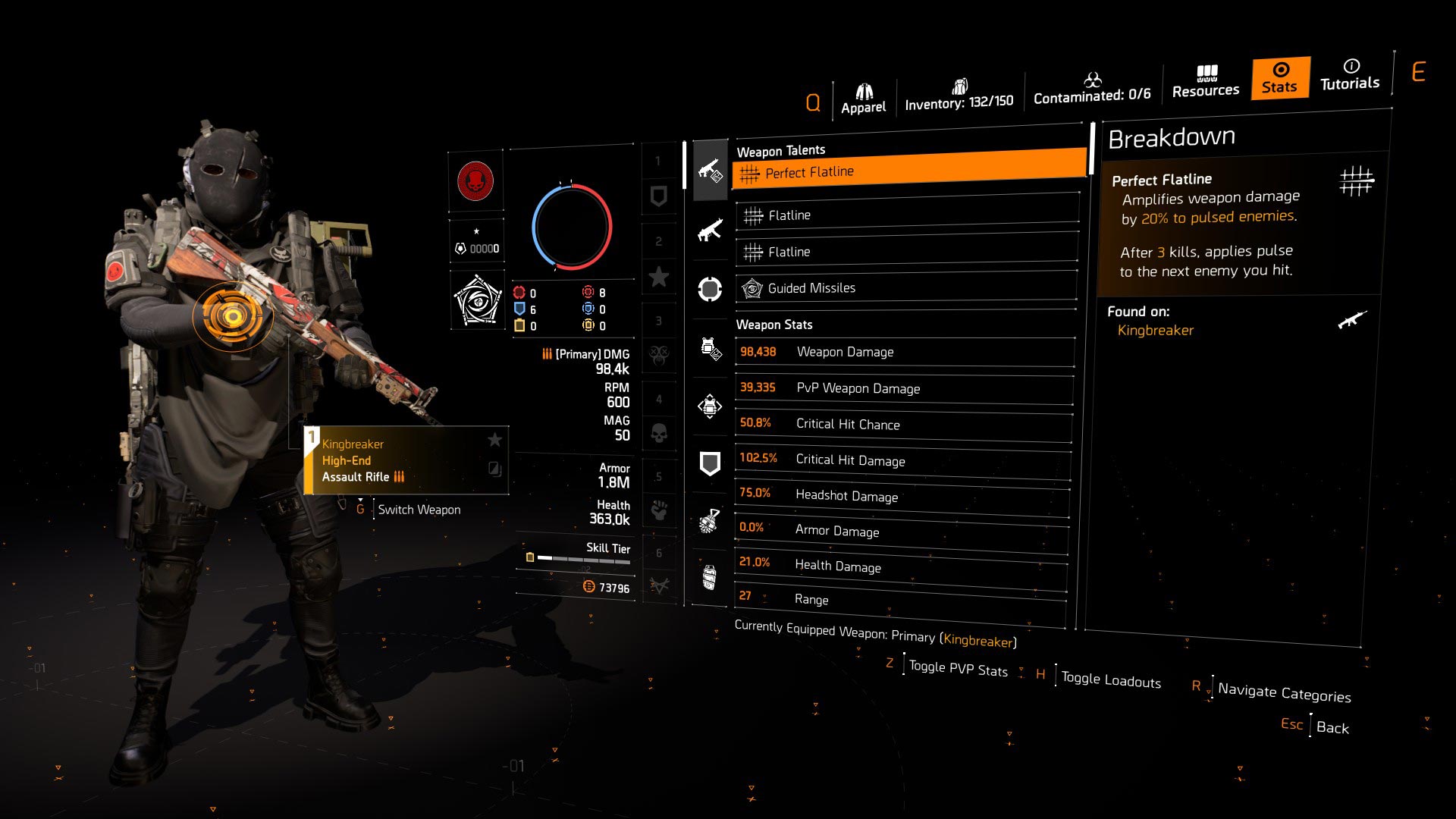1456x819 pixels.
Task: Select the secondary weapon slot icon
Action: pyautogui.click(x=710, y=229)
